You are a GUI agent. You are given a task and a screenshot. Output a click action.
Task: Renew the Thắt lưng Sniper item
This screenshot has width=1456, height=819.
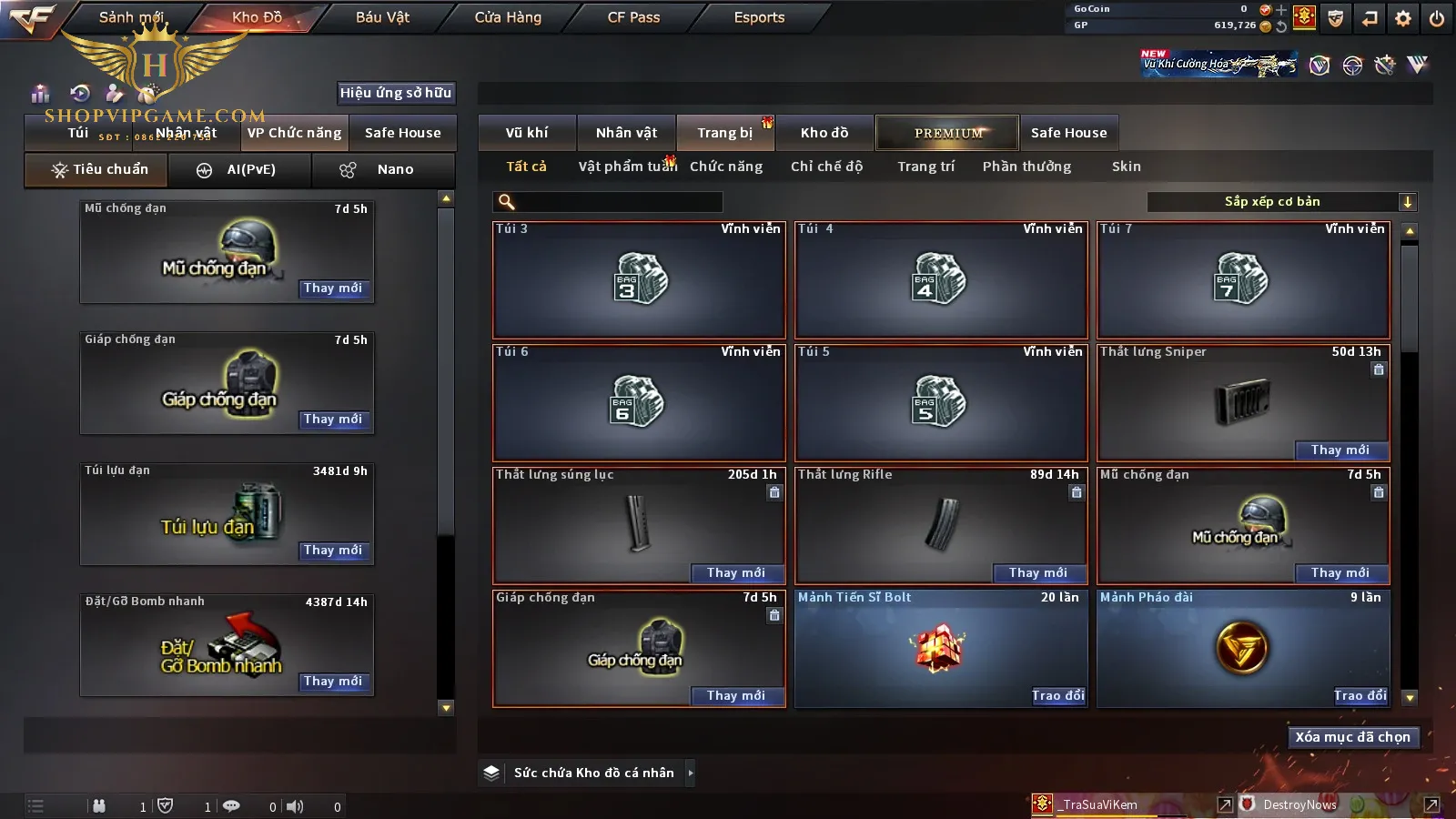click(x=1340, y=450)
